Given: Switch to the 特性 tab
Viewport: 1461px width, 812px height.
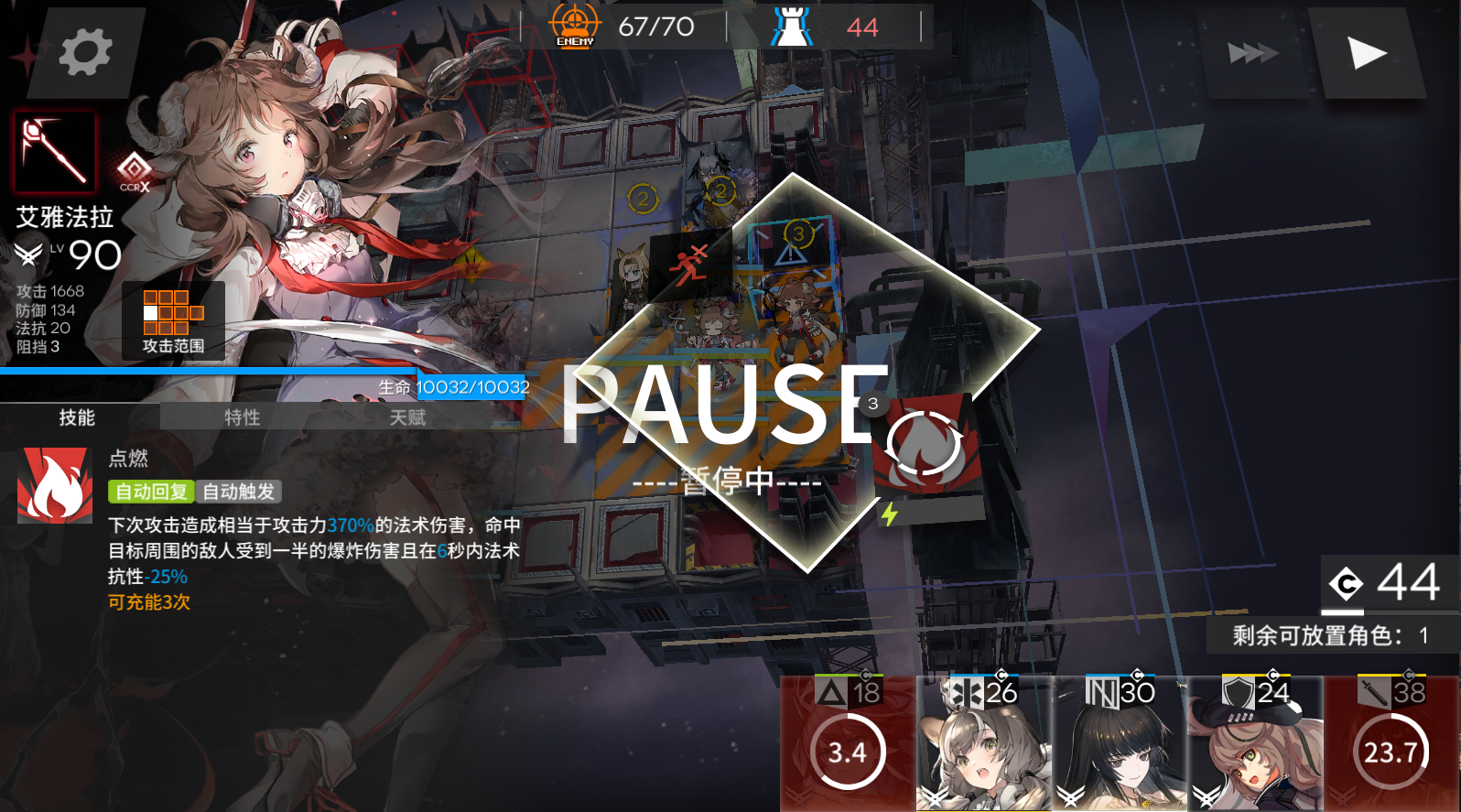Looking at the screenshot, I should click(240, 417).
